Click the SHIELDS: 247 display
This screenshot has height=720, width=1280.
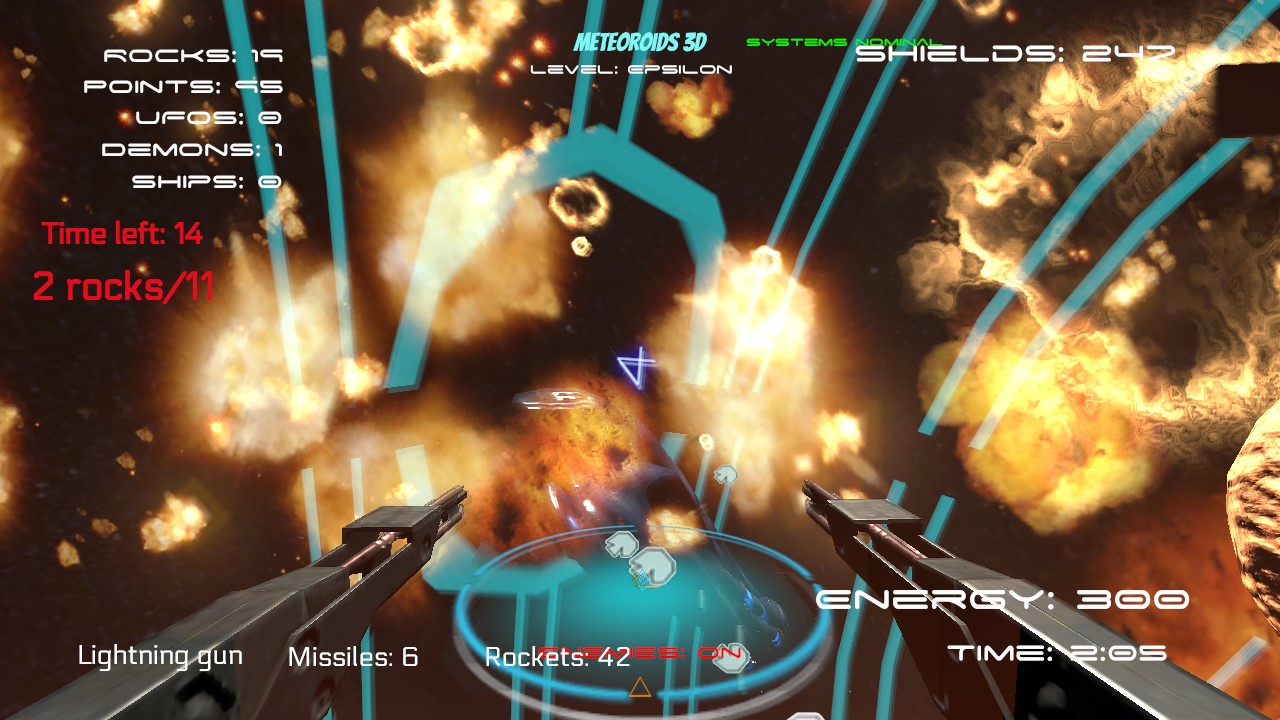pos(1015,55)
